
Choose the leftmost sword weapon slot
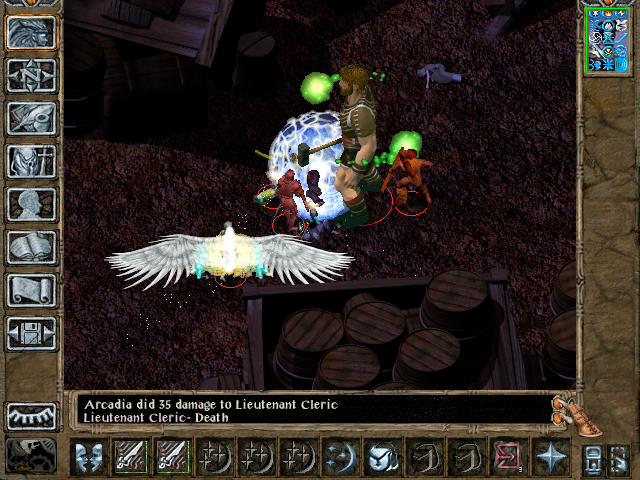coord(131,457)
